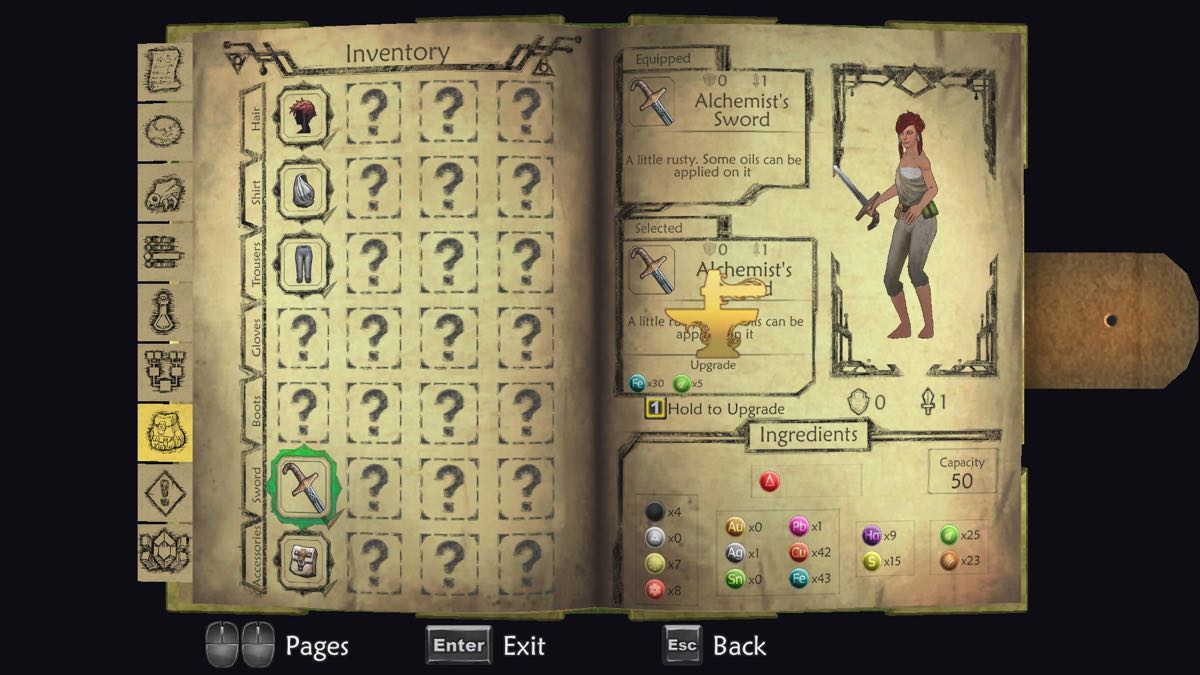
Task: Click the golden anvil Upgrade icon
Action: 714,322
